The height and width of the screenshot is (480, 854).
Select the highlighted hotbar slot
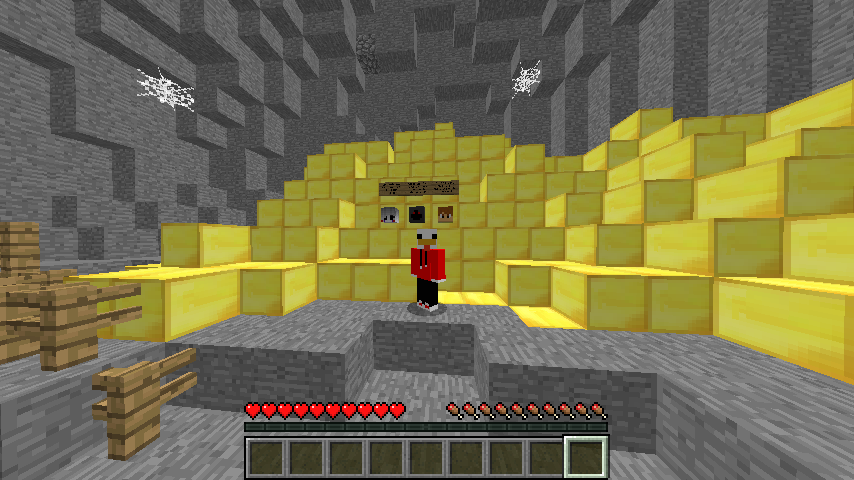[586, 457]
